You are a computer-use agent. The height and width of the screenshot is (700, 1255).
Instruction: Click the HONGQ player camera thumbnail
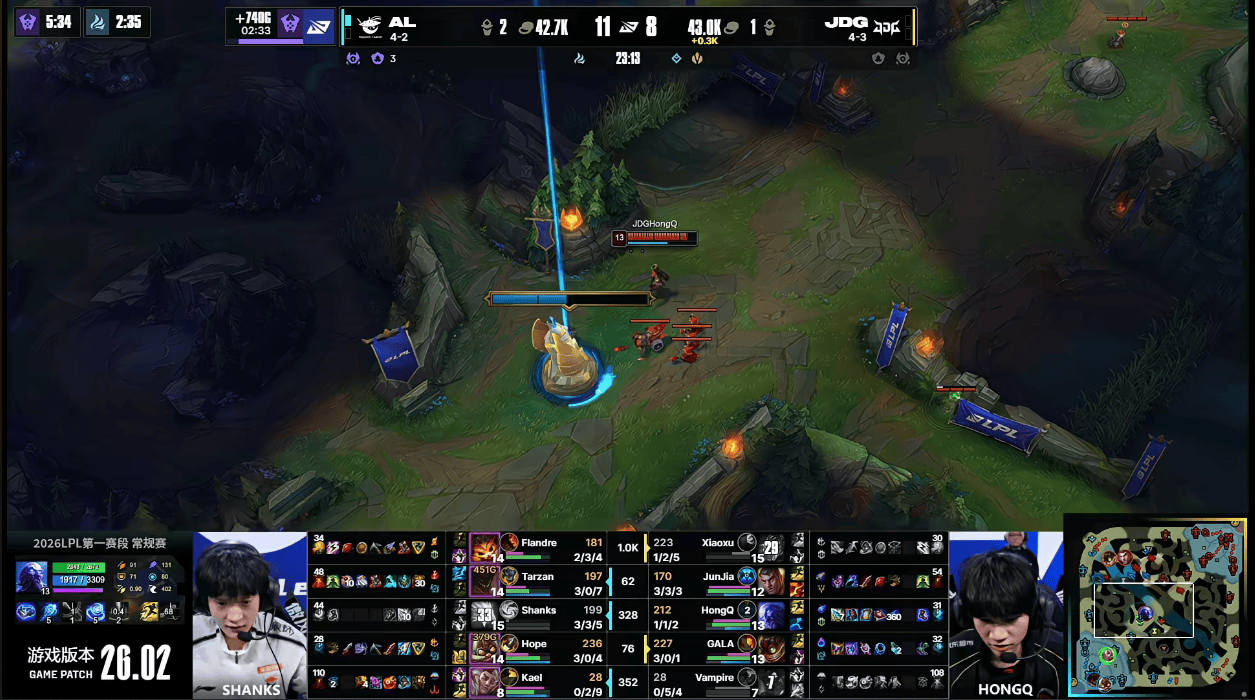tap(1004, 614)
